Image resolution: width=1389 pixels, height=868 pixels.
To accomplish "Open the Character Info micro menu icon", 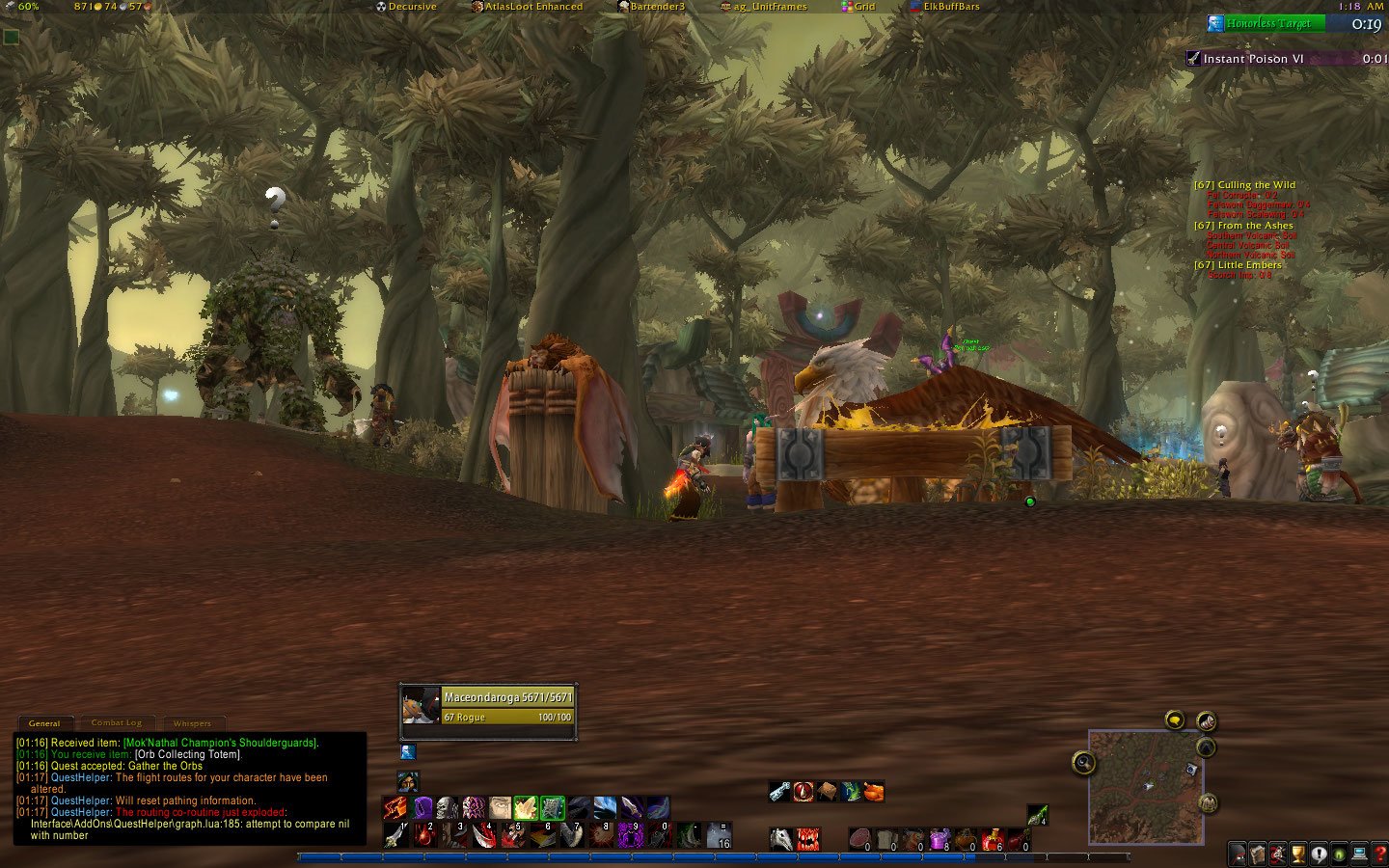I will (1237, 854).
